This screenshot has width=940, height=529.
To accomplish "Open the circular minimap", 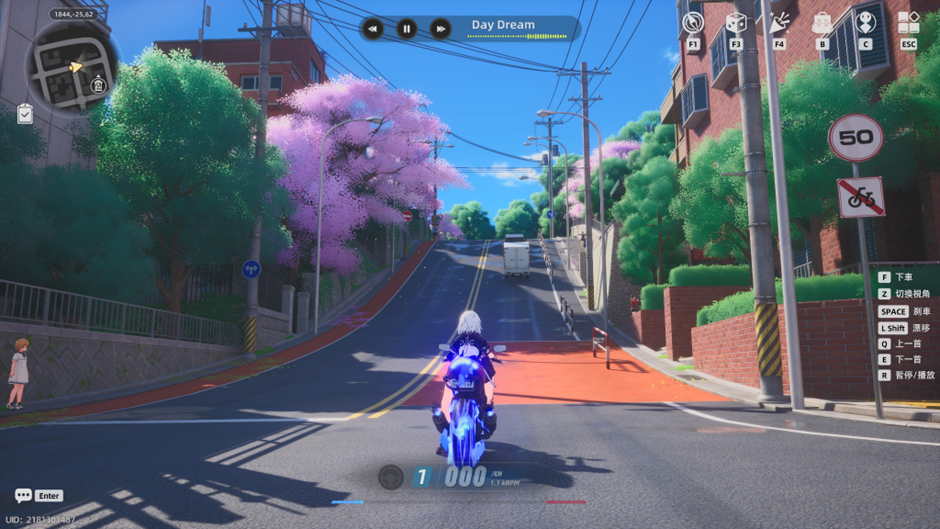I will click(x=70, y=67).
